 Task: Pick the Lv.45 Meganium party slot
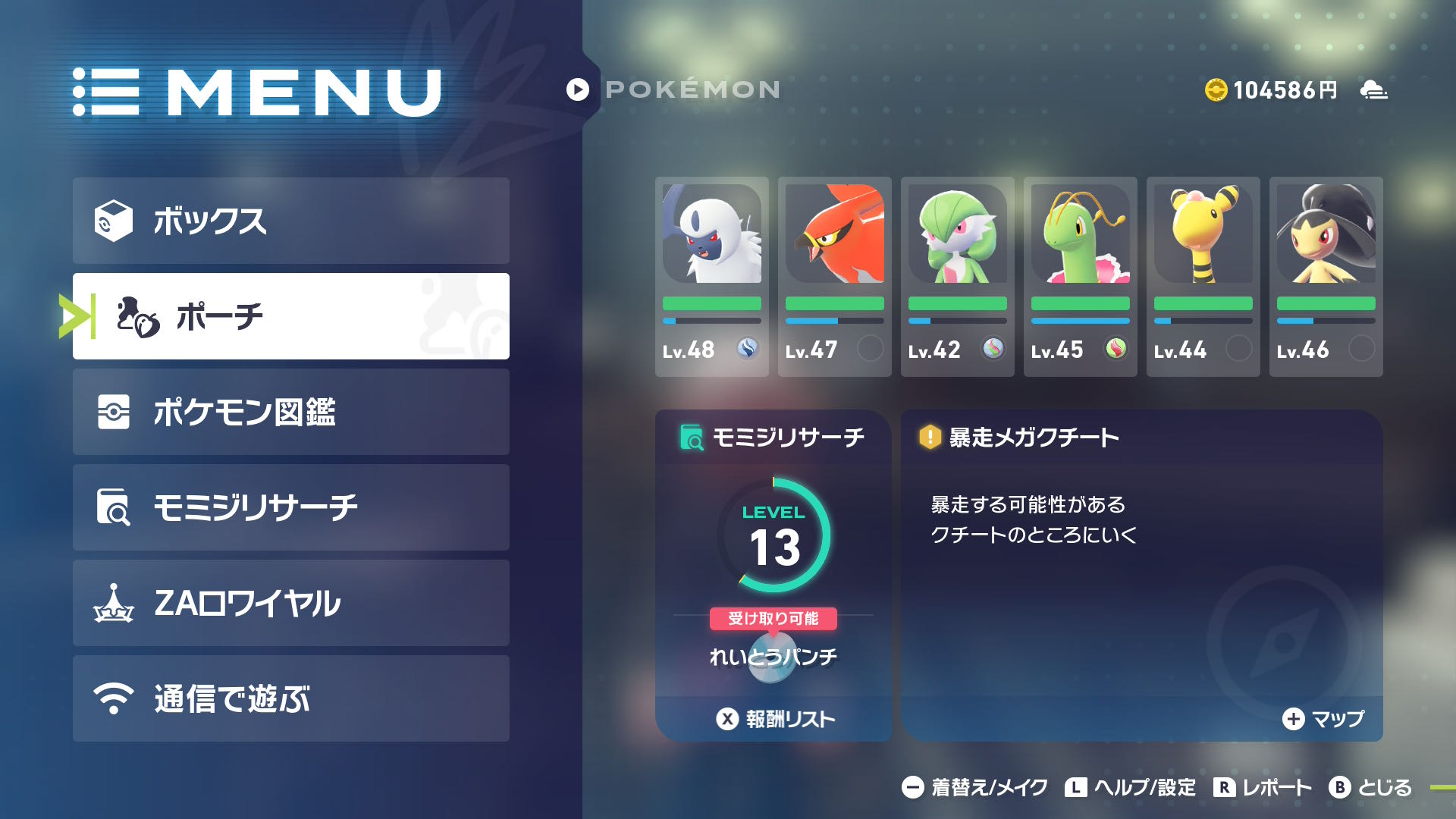(x=1080, y=277)
